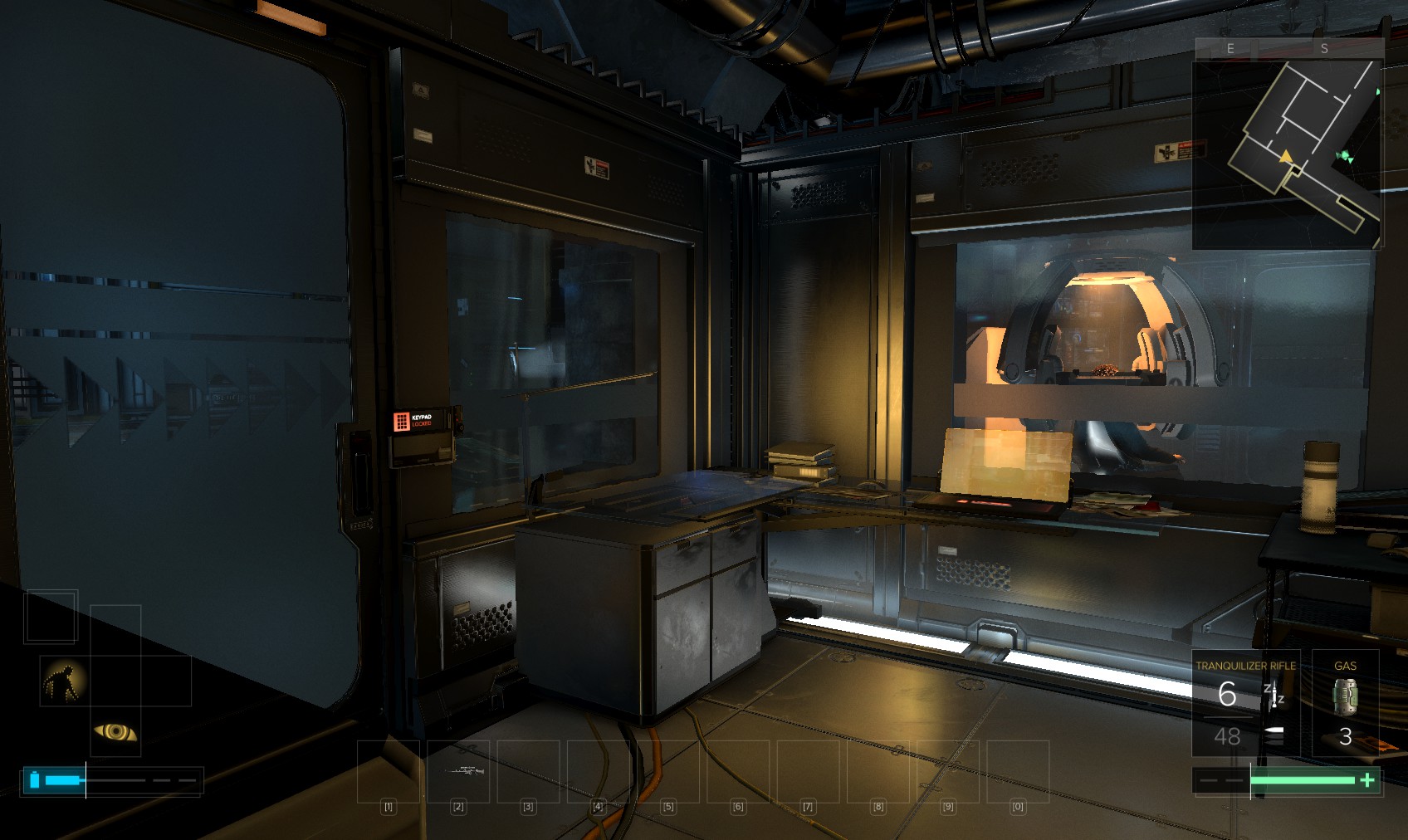Choose the Gas grenade icon
Viewport: 1408px width, 840px height.
(x=1345, y=696)
